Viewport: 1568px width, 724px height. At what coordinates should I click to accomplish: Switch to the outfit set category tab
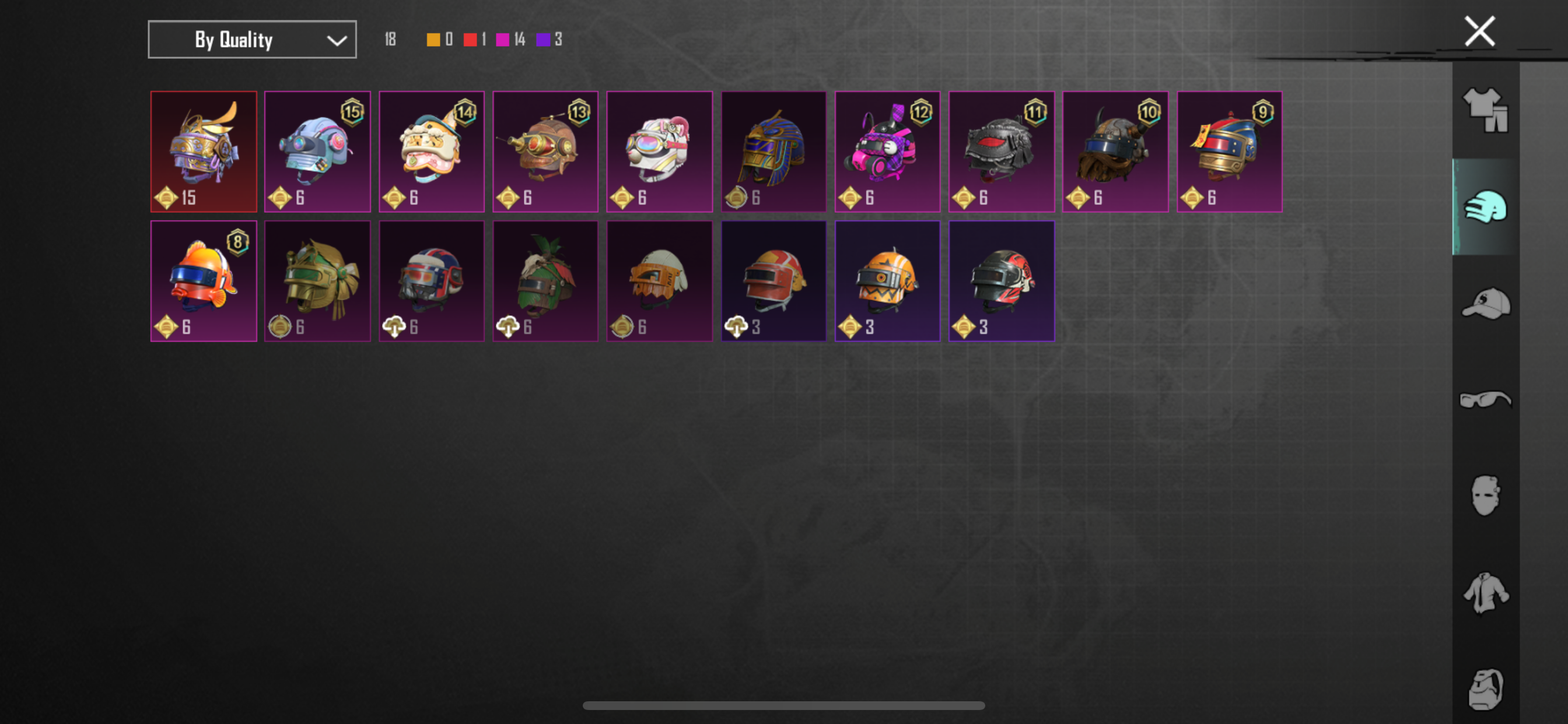tap(1485, 110)
